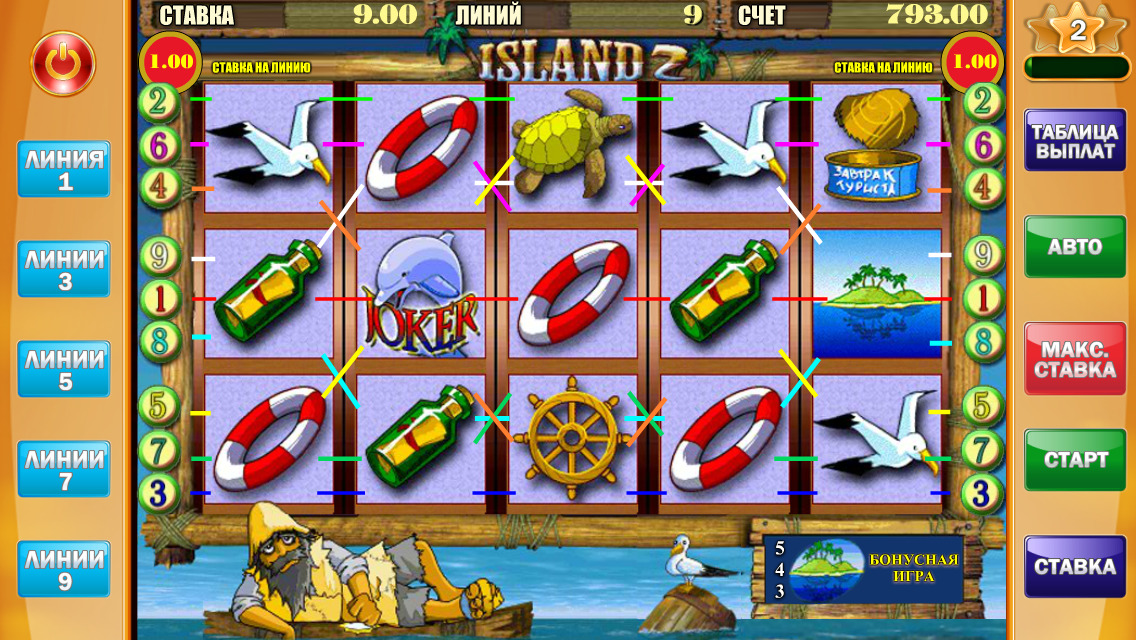Turn on Авто spin mode

[1074, 246]
